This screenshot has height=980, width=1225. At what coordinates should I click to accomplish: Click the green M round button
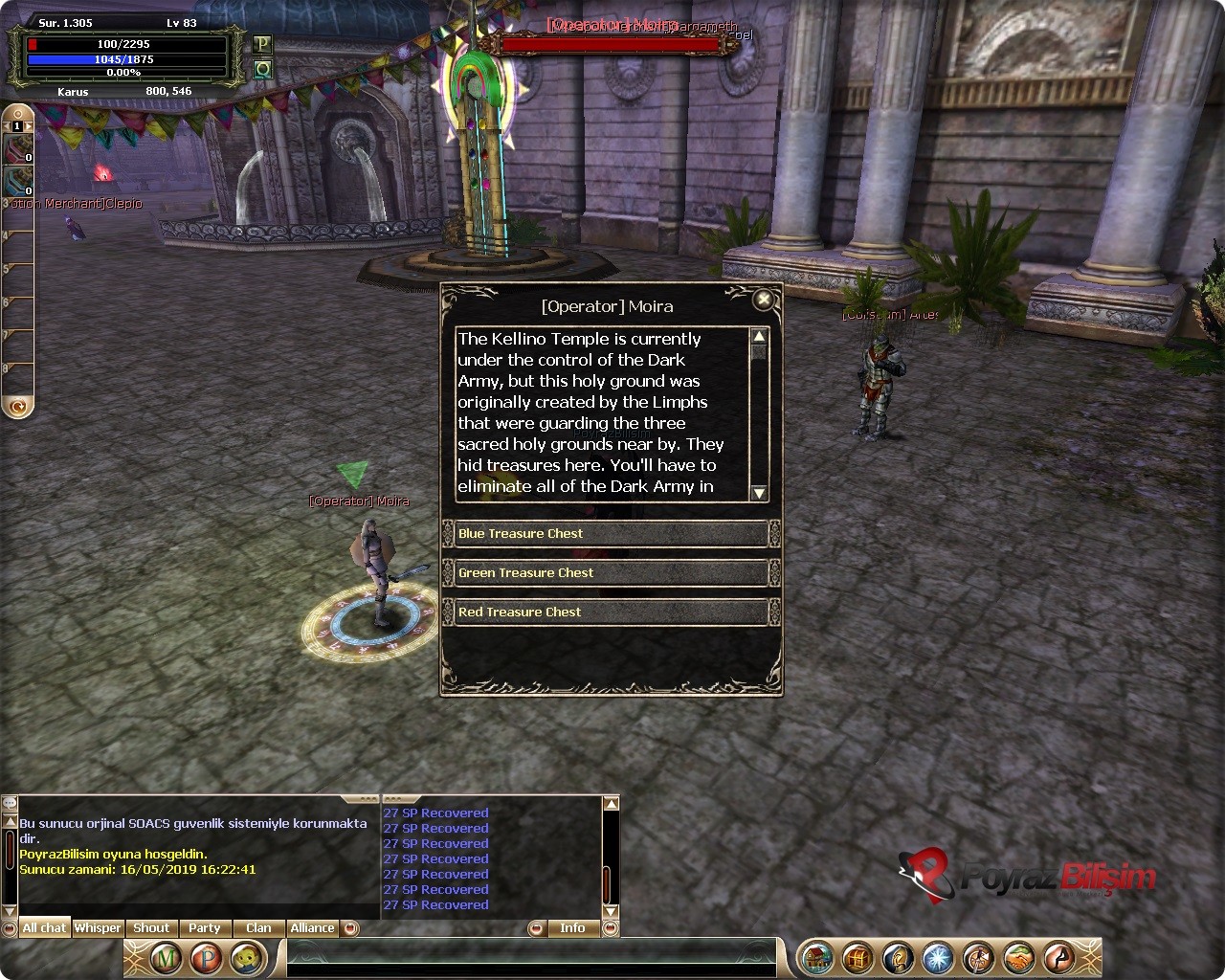click(x=166, y=958)
